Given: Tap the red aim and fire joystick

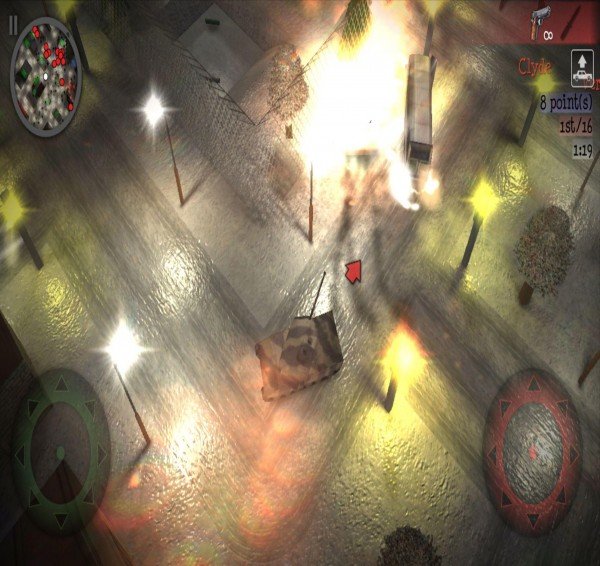Looking at the screenshot, I should pyautogui.click(x=532, y=438).
